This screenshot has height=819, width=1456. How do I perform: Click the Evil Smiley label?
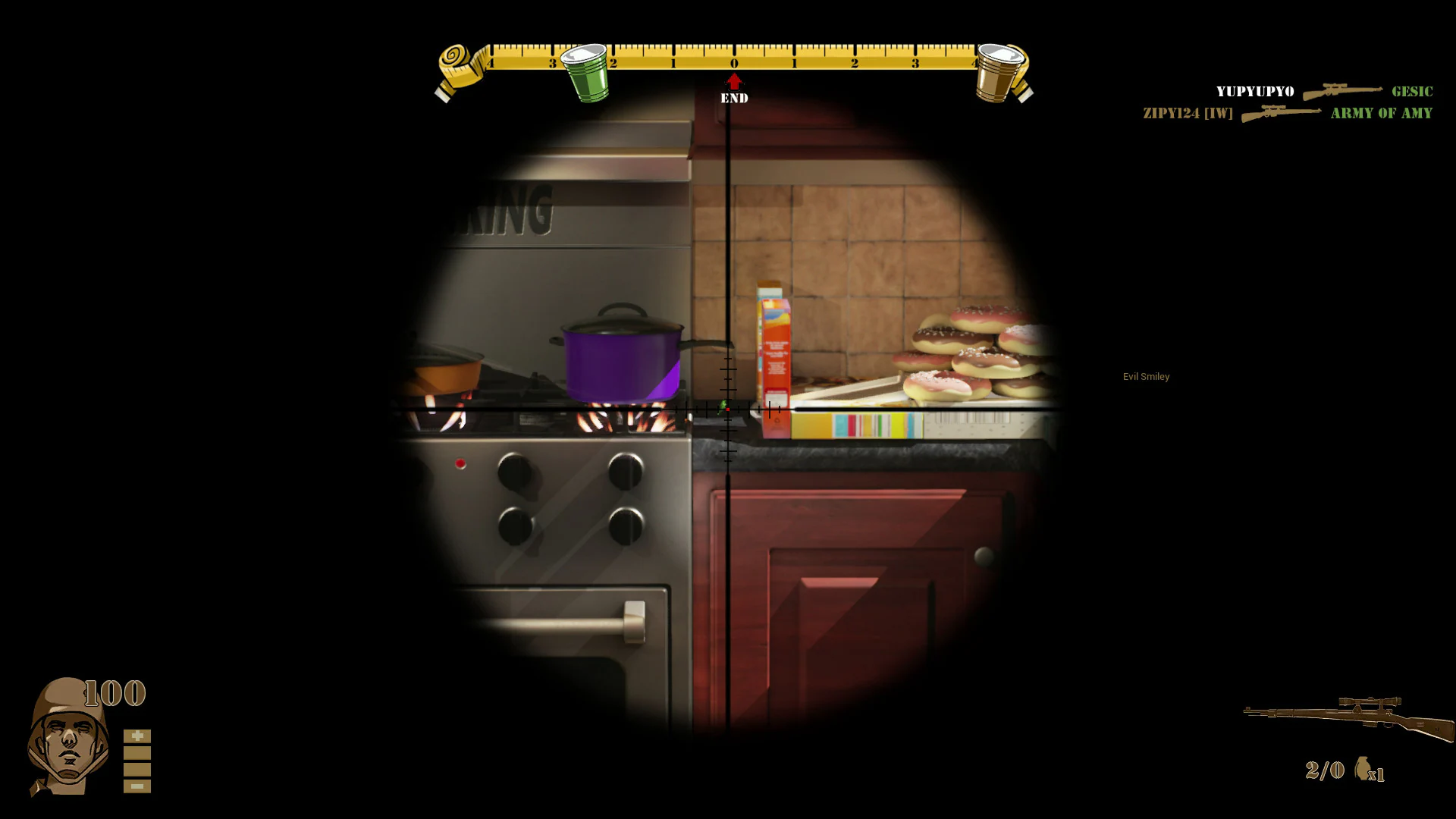[1147, 376]
